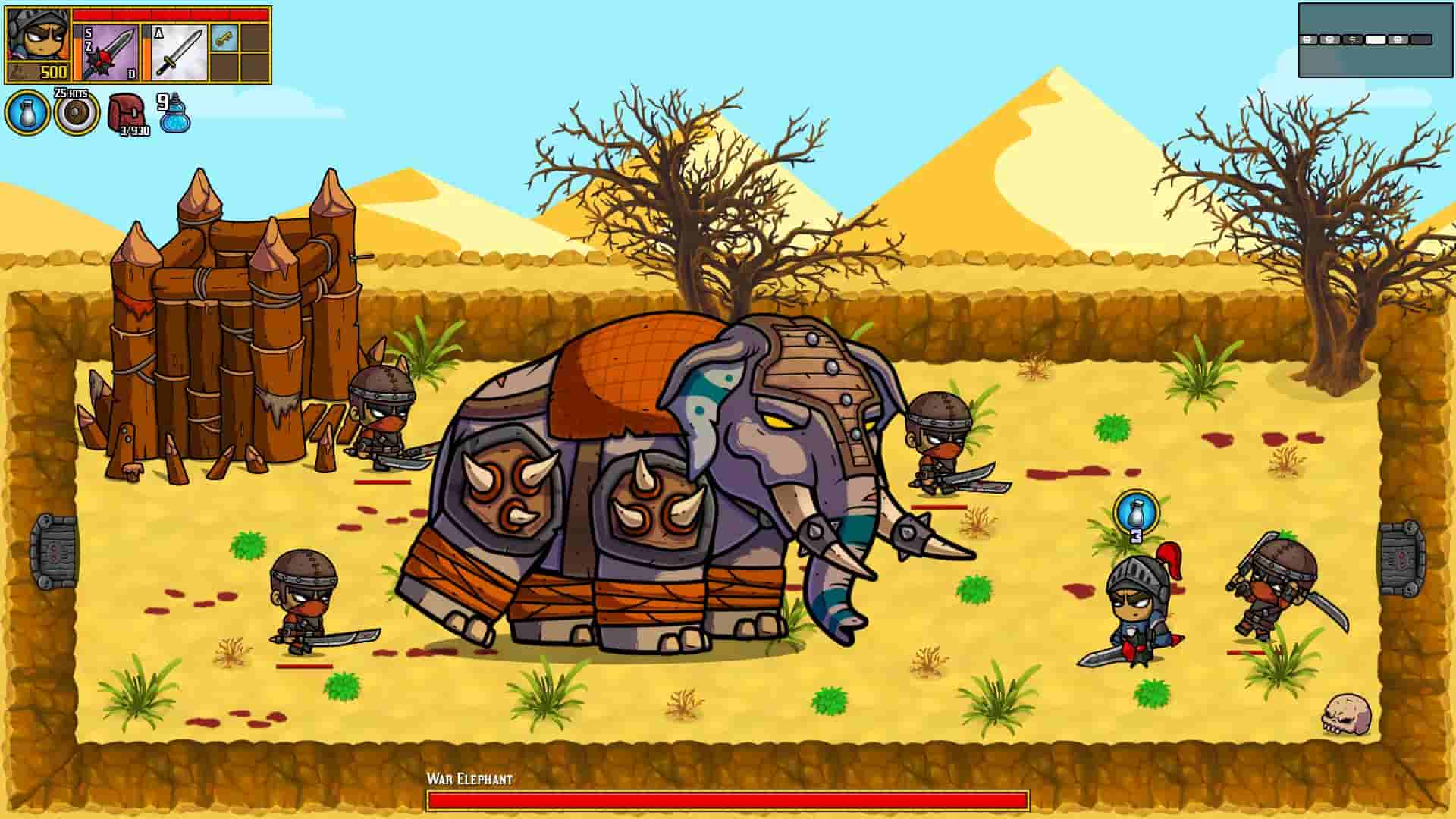Click the 25 HITS shield charm icon
This screenshot has width=1456, height=819.
point(76,115)
